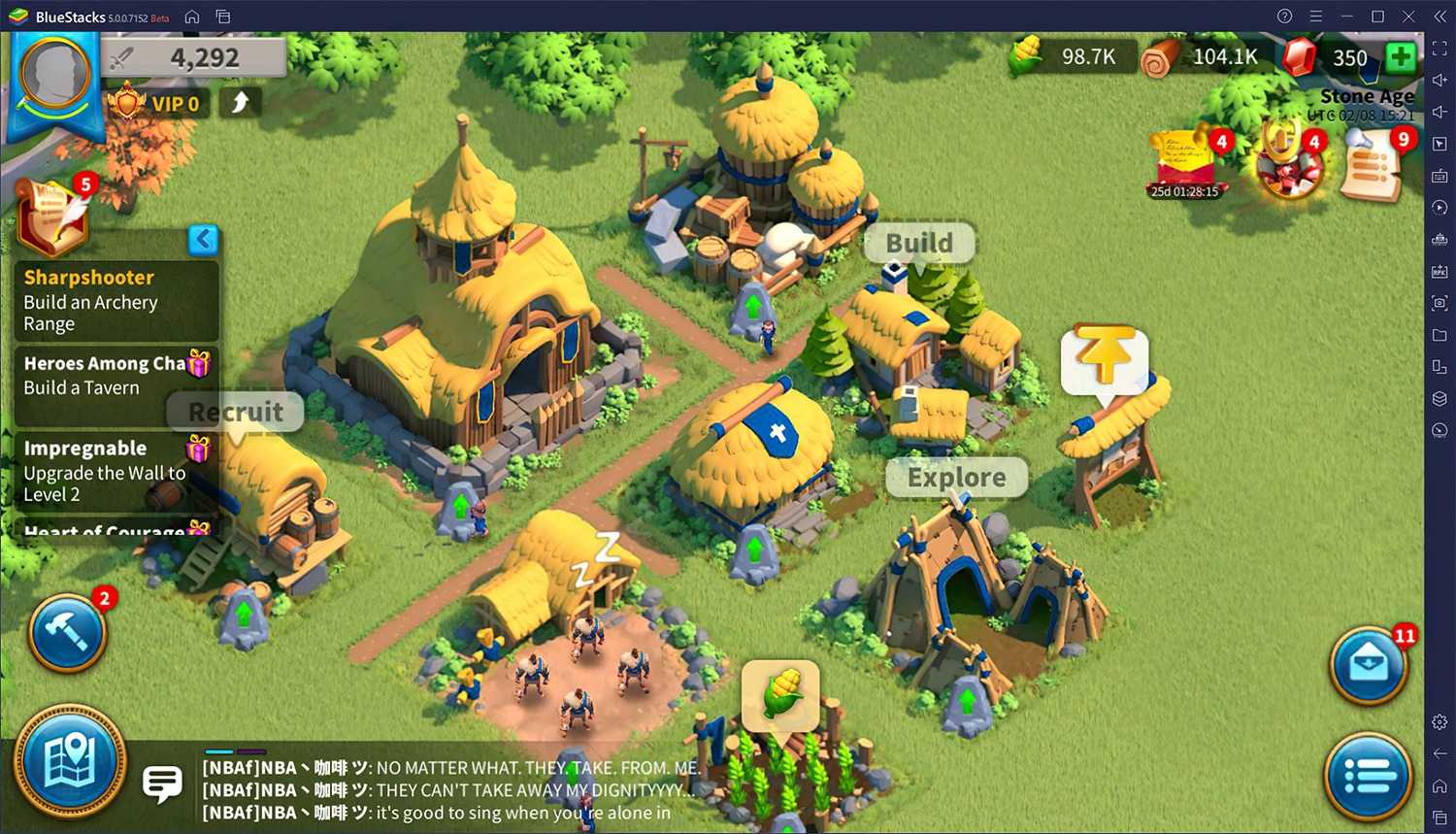The width and height of the screenshot is (1456, 834).
Task: Open the player profile avatar
Action: pos(55,75)
